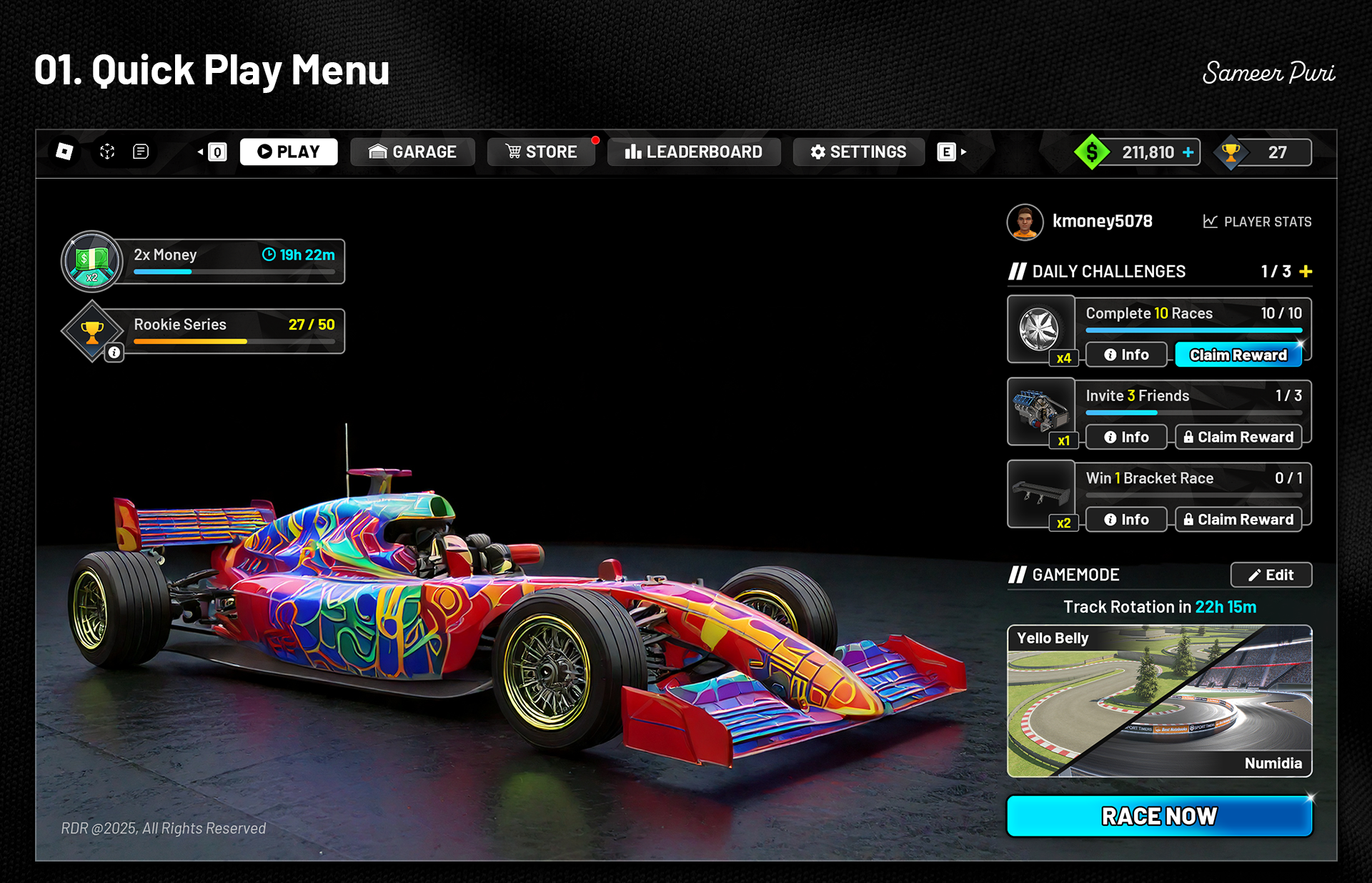Show Info for Win 1 Bracket Race
The width and height of the screenshot is (1372, 883).
[x=1126, y=519]
